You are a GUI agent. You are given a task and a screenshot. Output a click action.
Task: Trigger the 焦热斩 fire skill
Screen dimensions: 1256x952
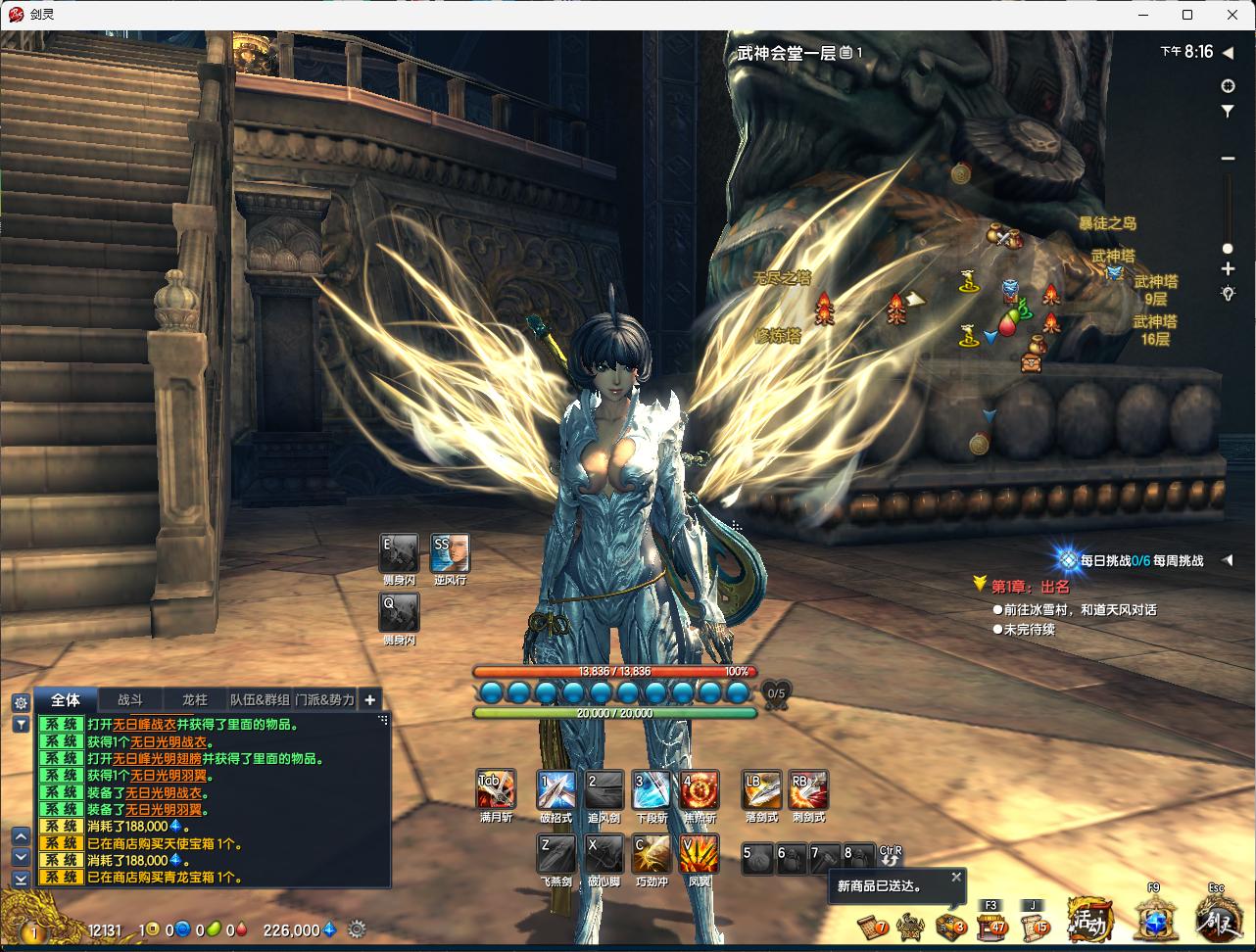[x=700, y=790]
